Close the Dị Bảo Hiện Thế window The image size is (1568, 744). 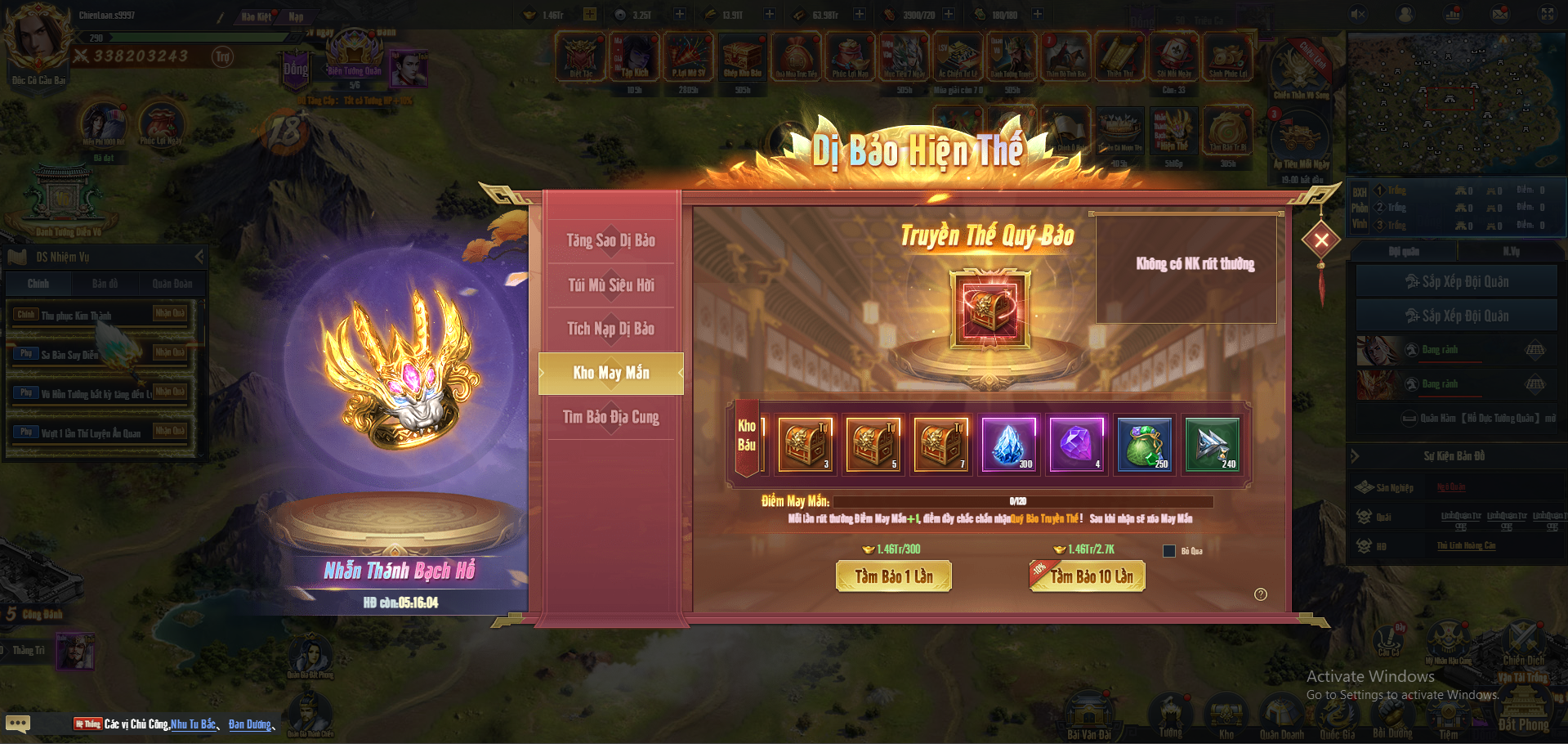click(x=1321, y=240)
